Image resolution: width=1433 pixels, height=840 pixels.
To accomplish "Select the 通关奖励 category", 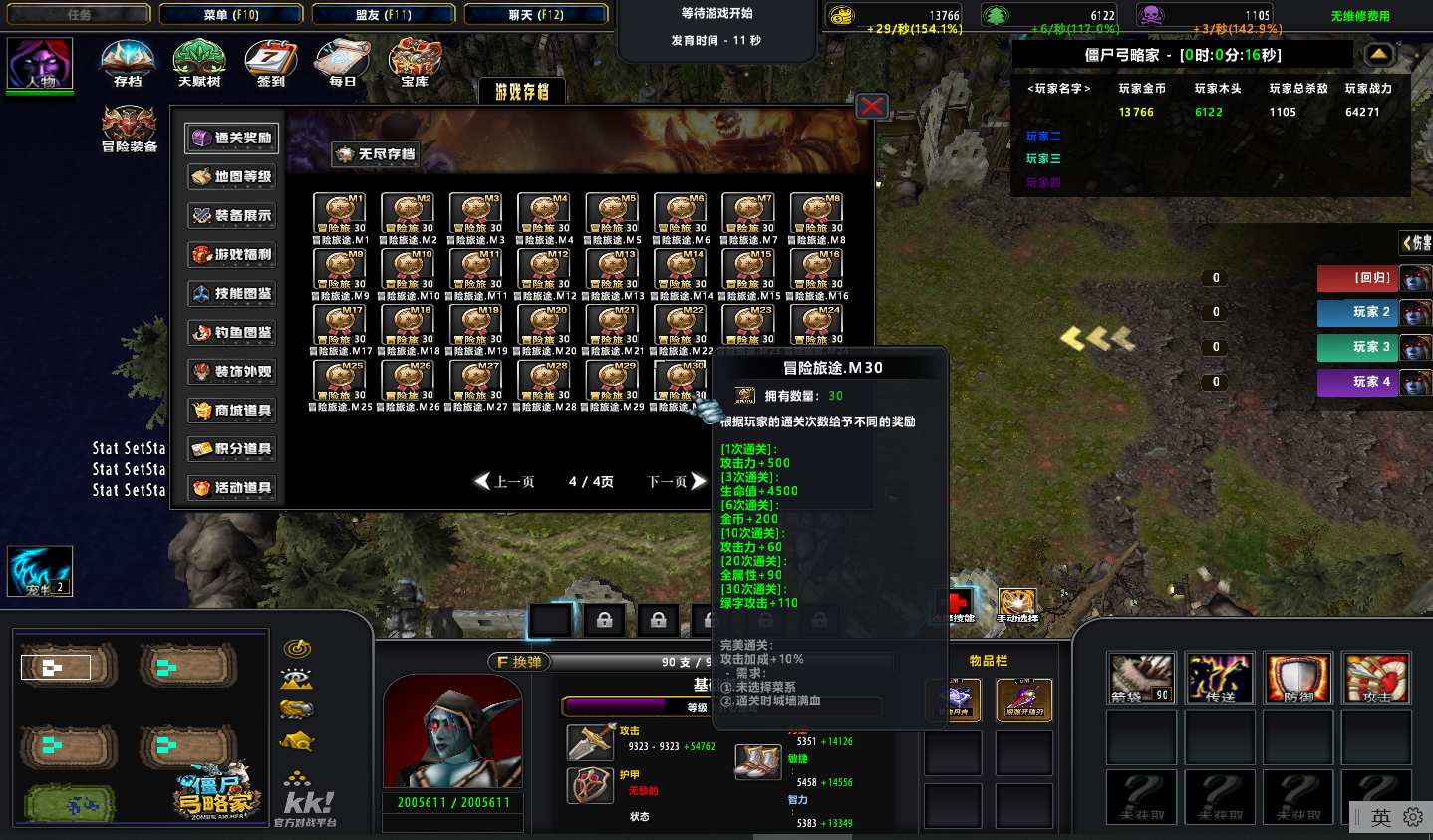I will point(232,138).
